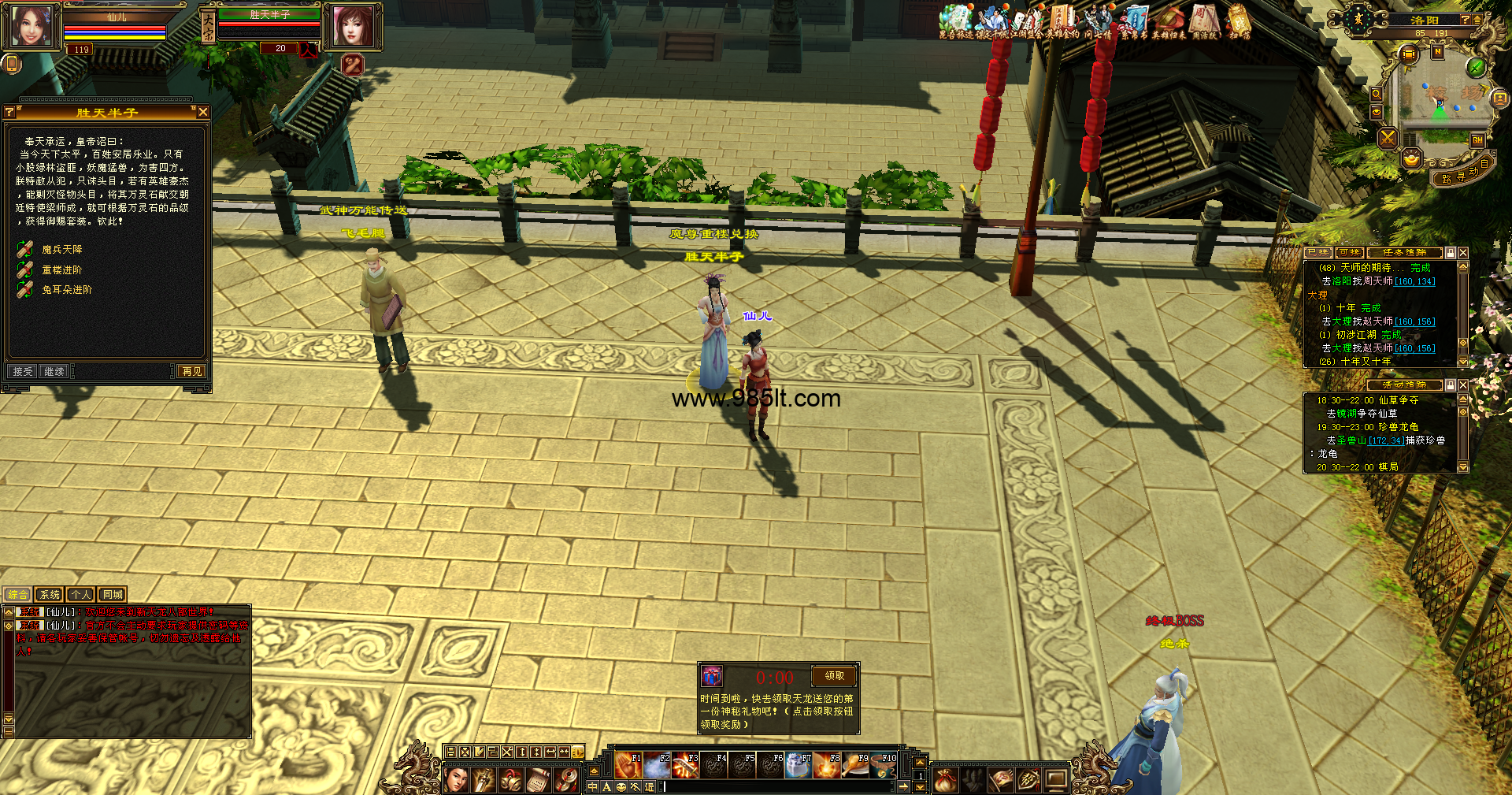1512x795 pixels.
Task: Close the 胜天半子 dialogue window
Action: tap(203, 112)
